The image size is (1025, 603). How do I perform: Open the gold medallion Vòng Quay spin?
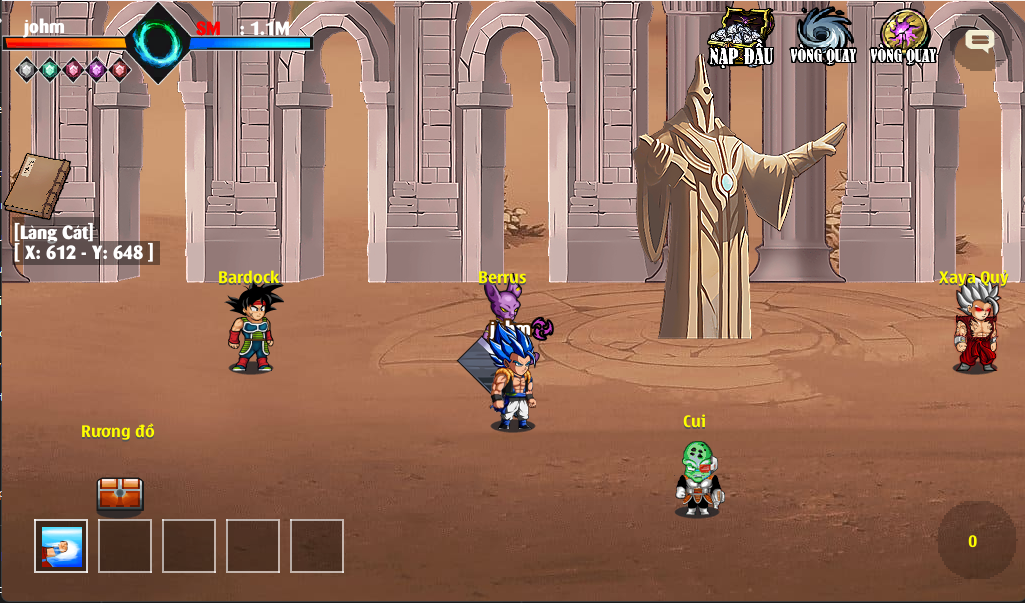(903, 35)
